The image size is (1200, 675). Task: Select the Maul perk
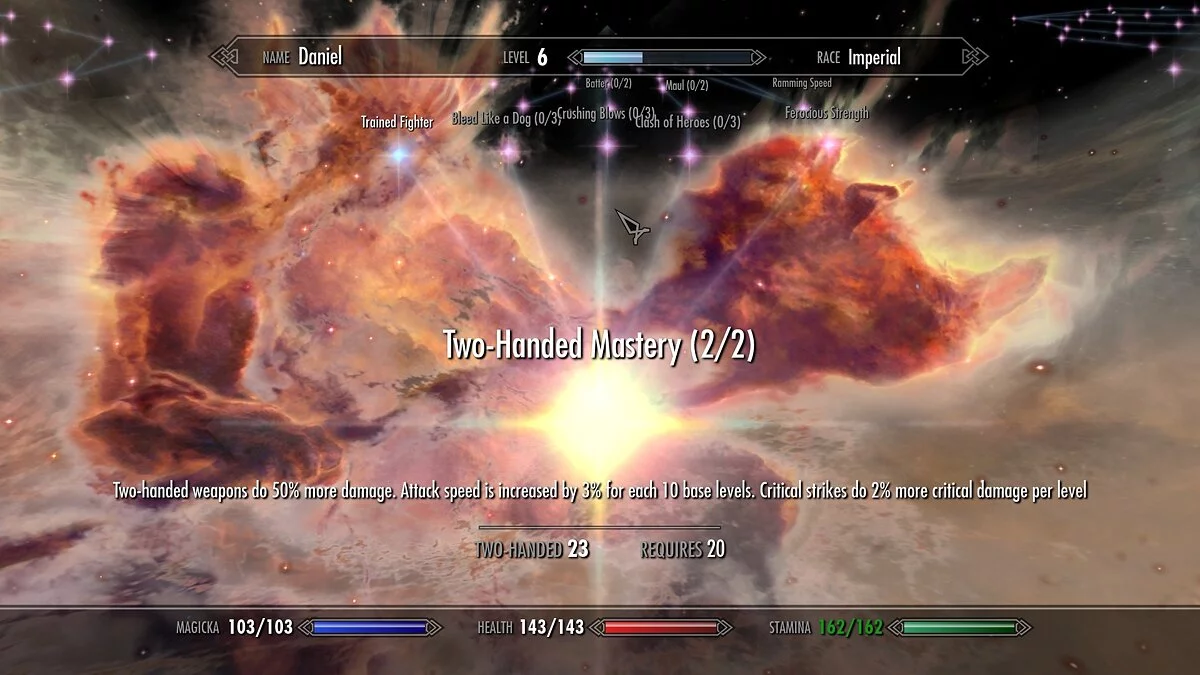686,86
